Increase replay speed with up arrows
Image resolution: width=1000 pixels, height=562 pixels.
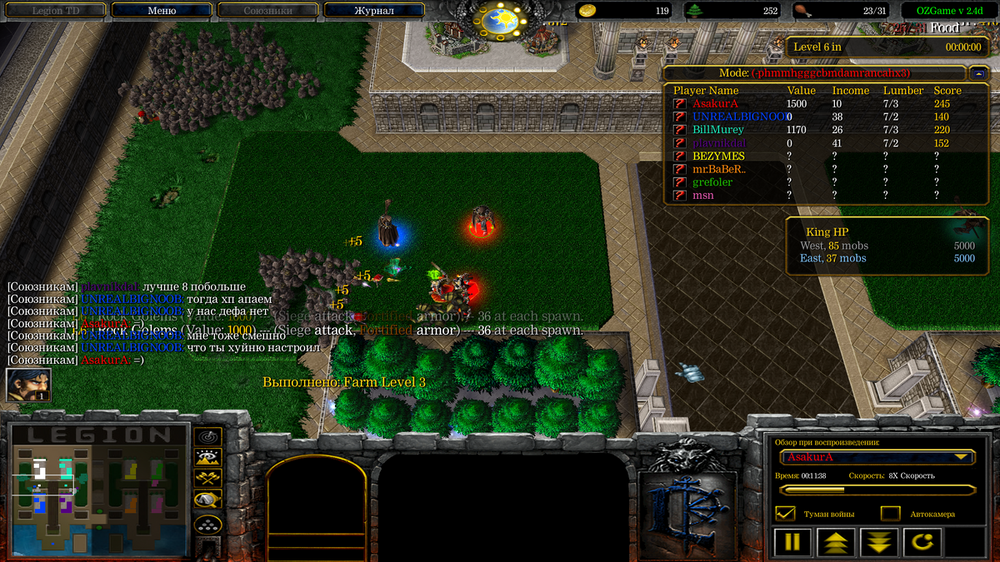[x=835, y=543]
